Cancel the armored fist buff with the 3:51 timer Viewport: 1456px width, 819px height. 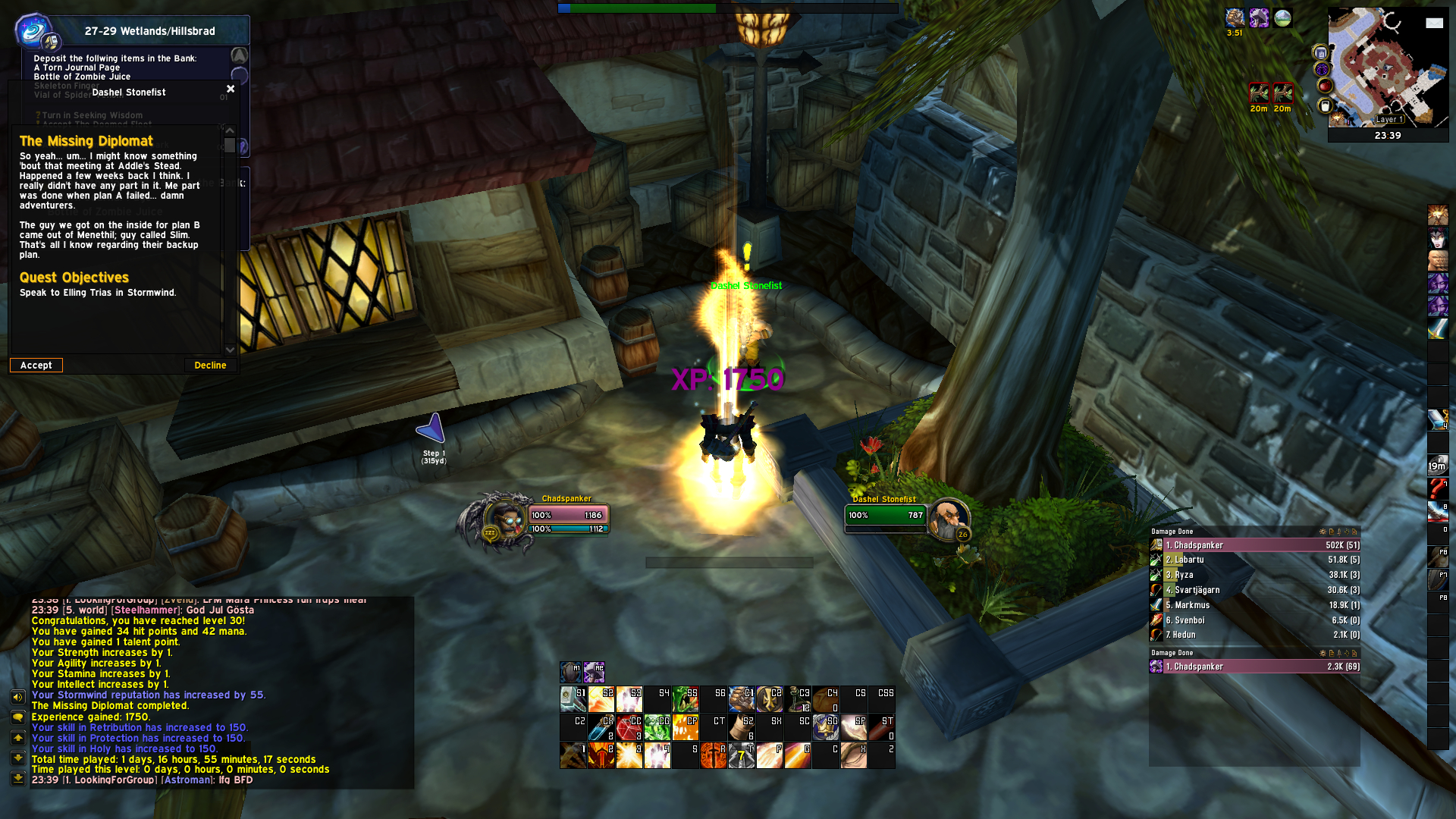tap(1235, 18)
